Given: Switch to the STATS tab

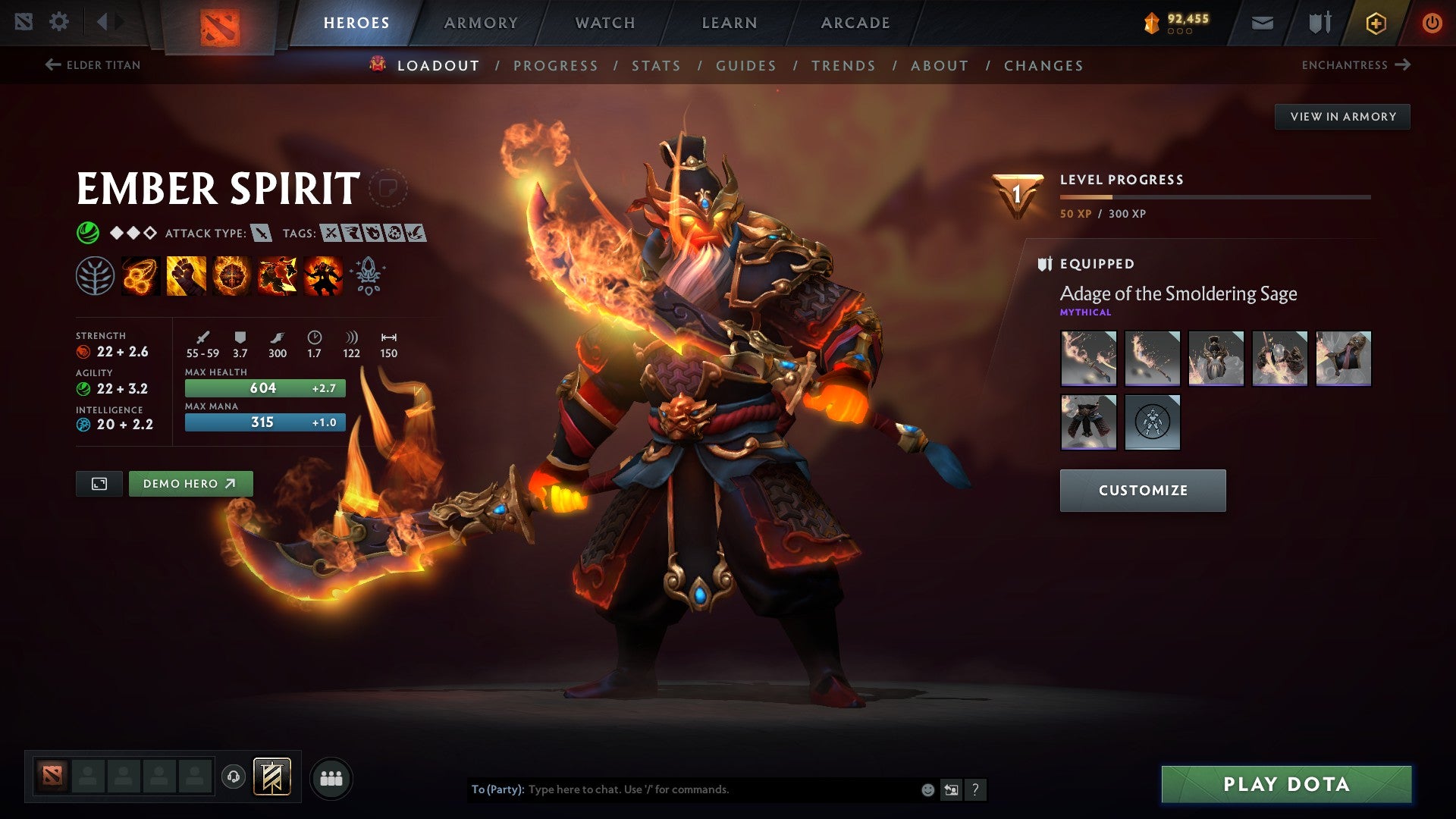Looking at the screenshot, I should click(657, 66).
